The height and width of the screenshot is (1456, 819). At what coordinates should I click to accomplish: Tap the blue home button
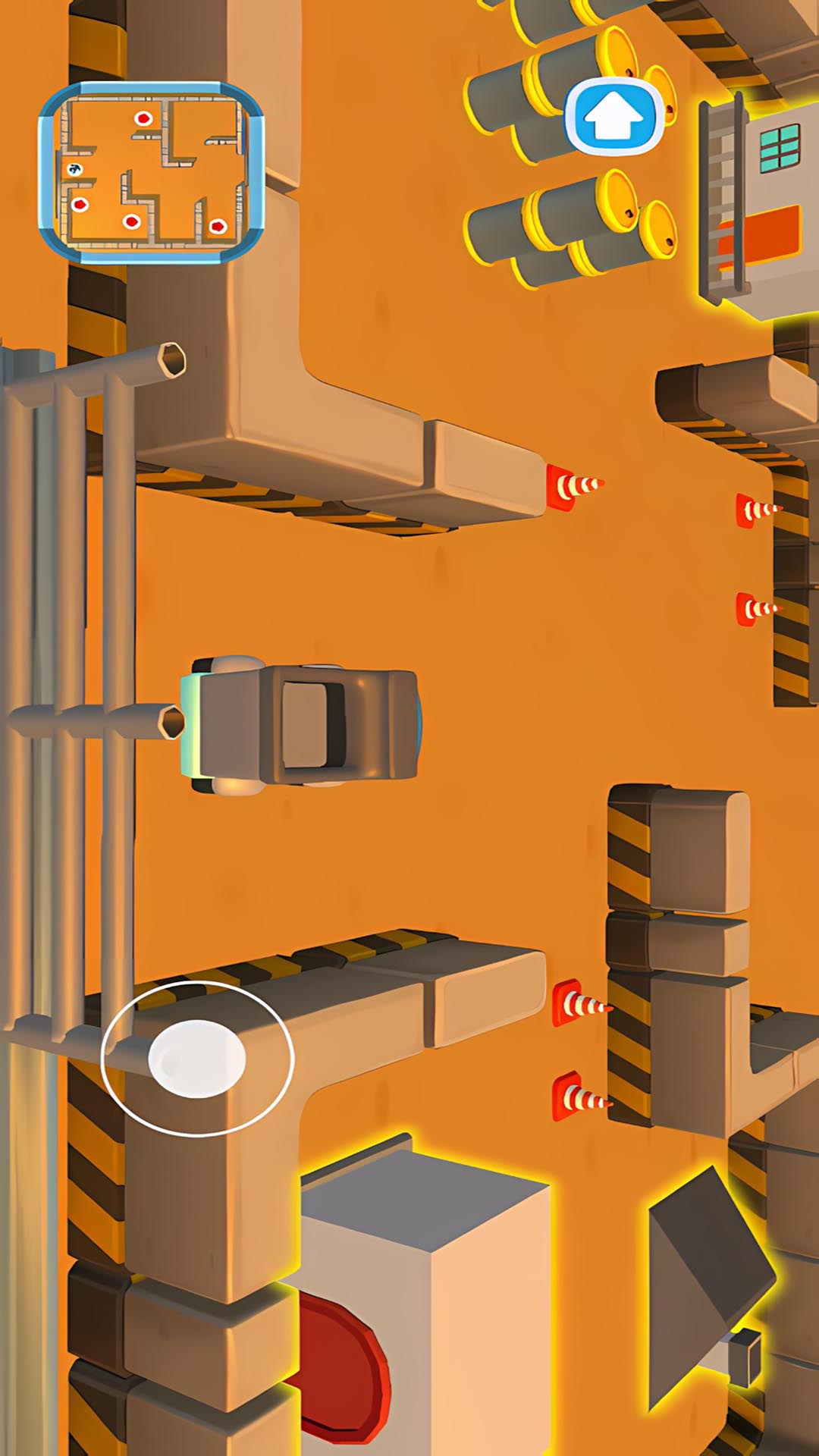(x=614, y=118)
